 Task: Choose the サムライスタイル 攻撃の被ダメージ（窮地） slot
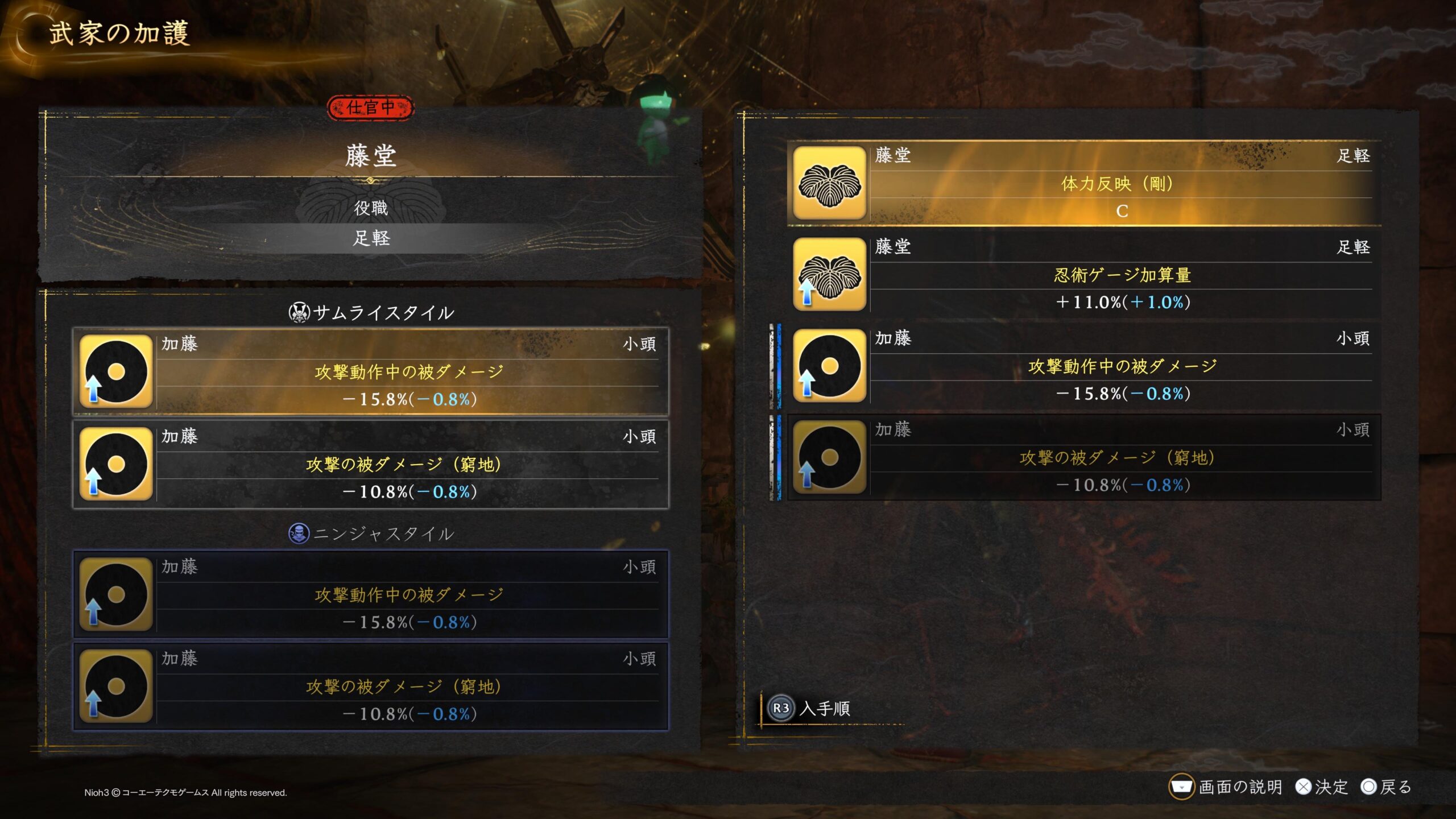click(370, 464)
